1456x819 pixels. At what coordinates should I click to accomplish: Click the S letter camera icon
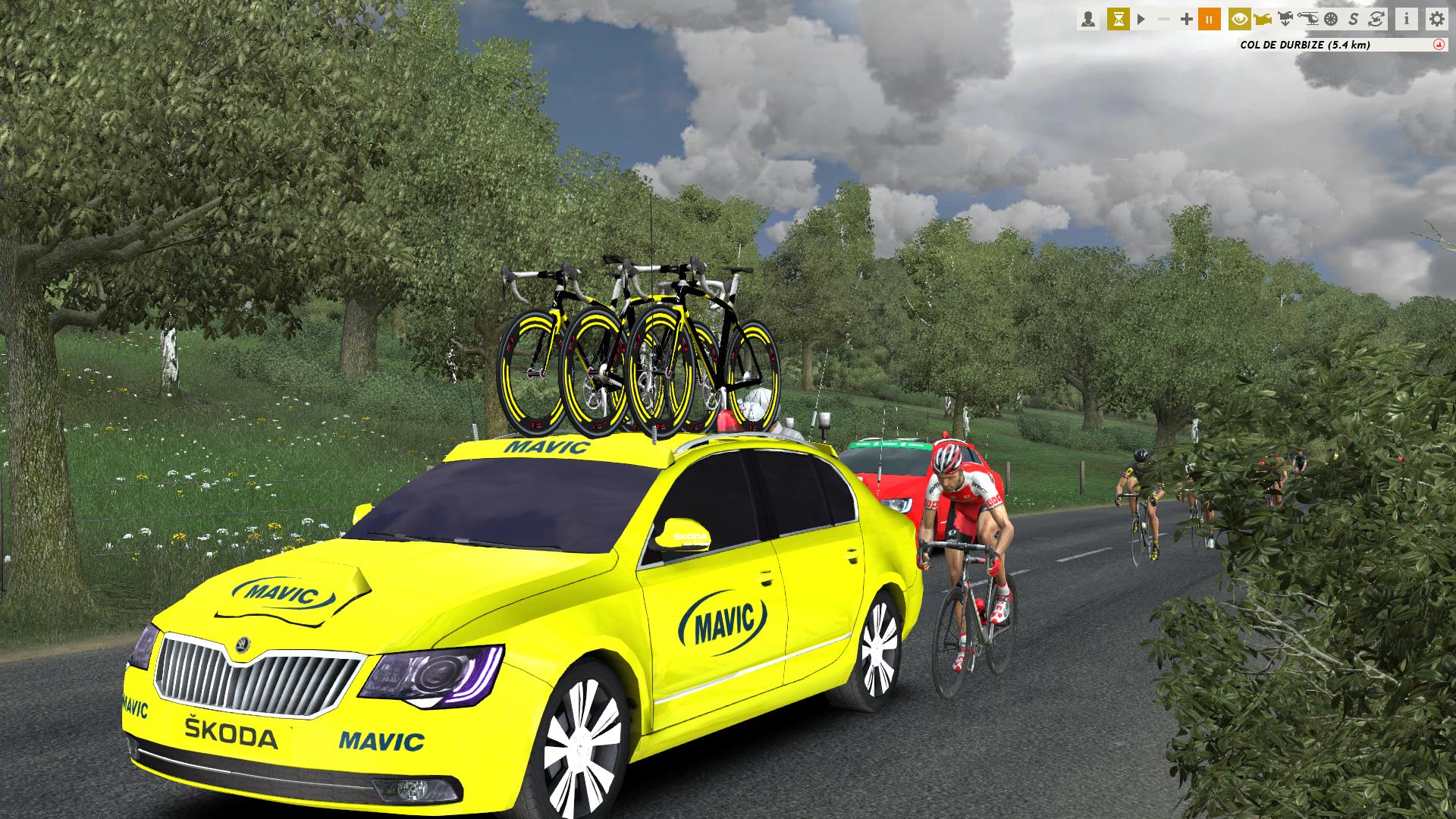(x=1354, y=19)
